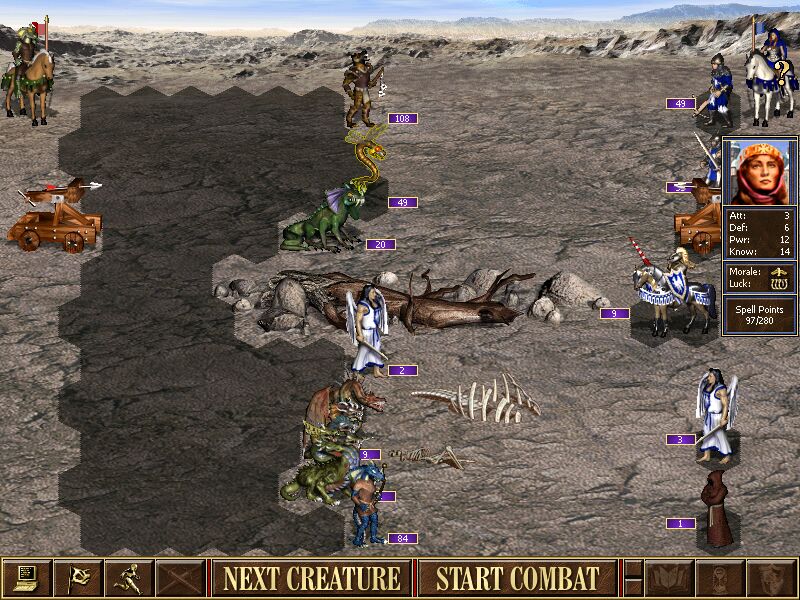
Task: Open the combat options computer icon
Action: 27,578
